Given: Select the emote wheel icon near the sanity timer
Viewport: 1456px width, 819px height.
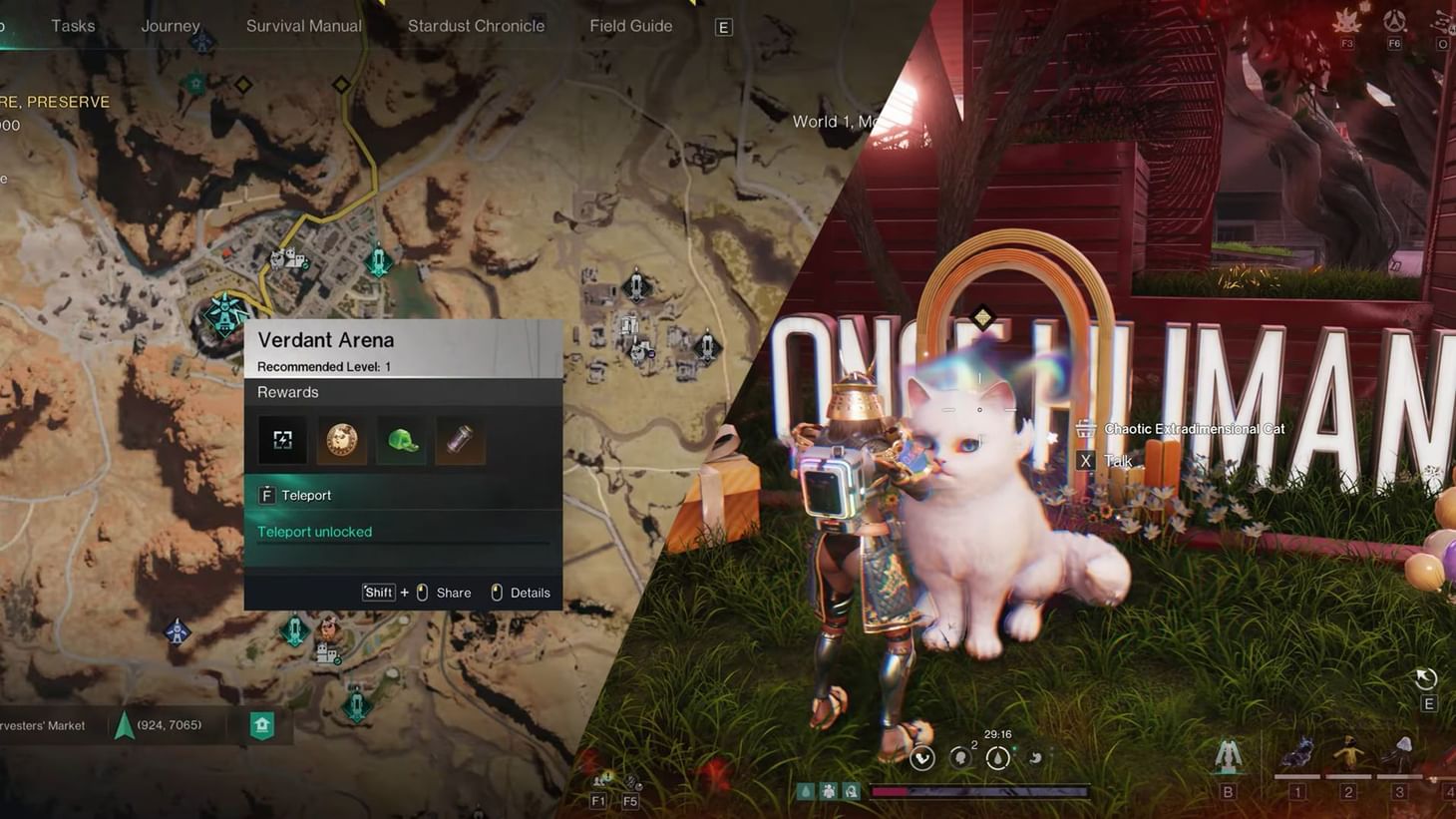Looking at the screenshot, I should pyautogui.click(x=921, y=758).
